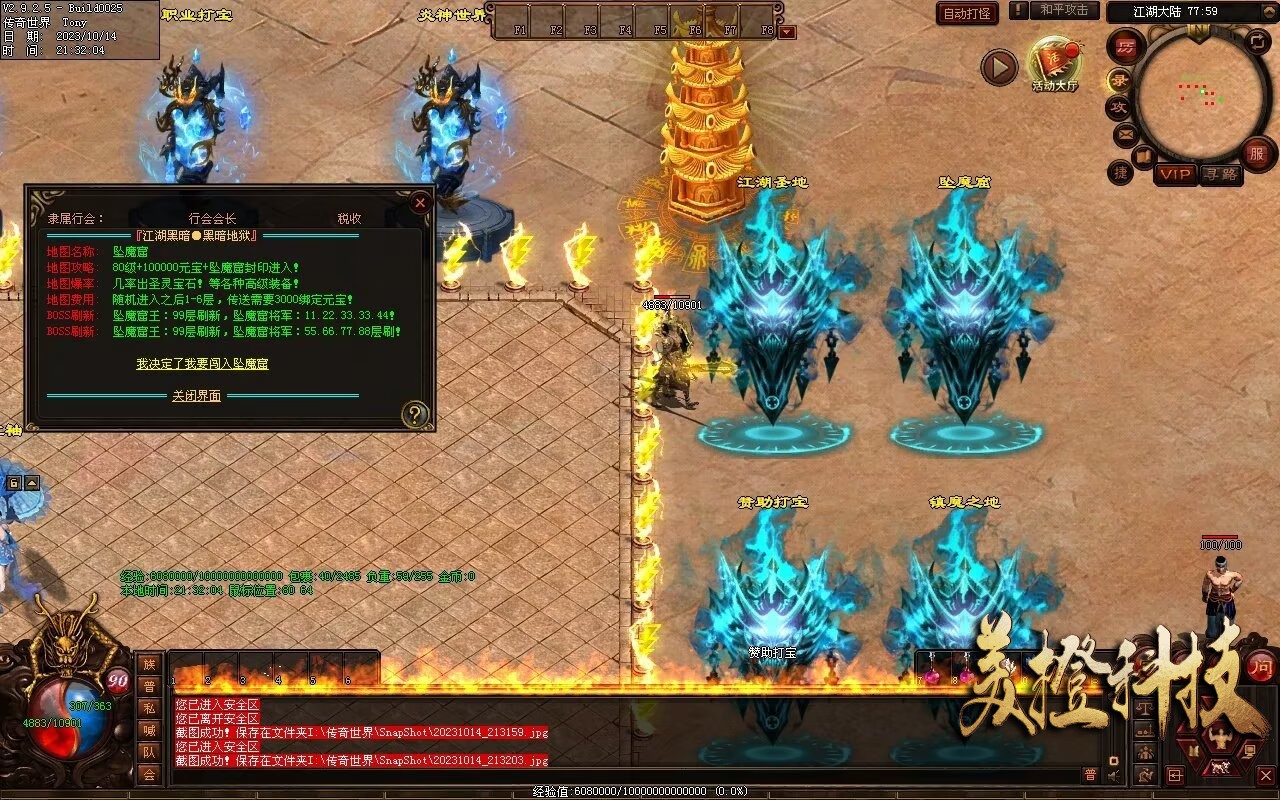The width and height of the screenshot is (1280, 800).
Task: Open the 活动大厅 activity hall
Action: click(1054, 63)
